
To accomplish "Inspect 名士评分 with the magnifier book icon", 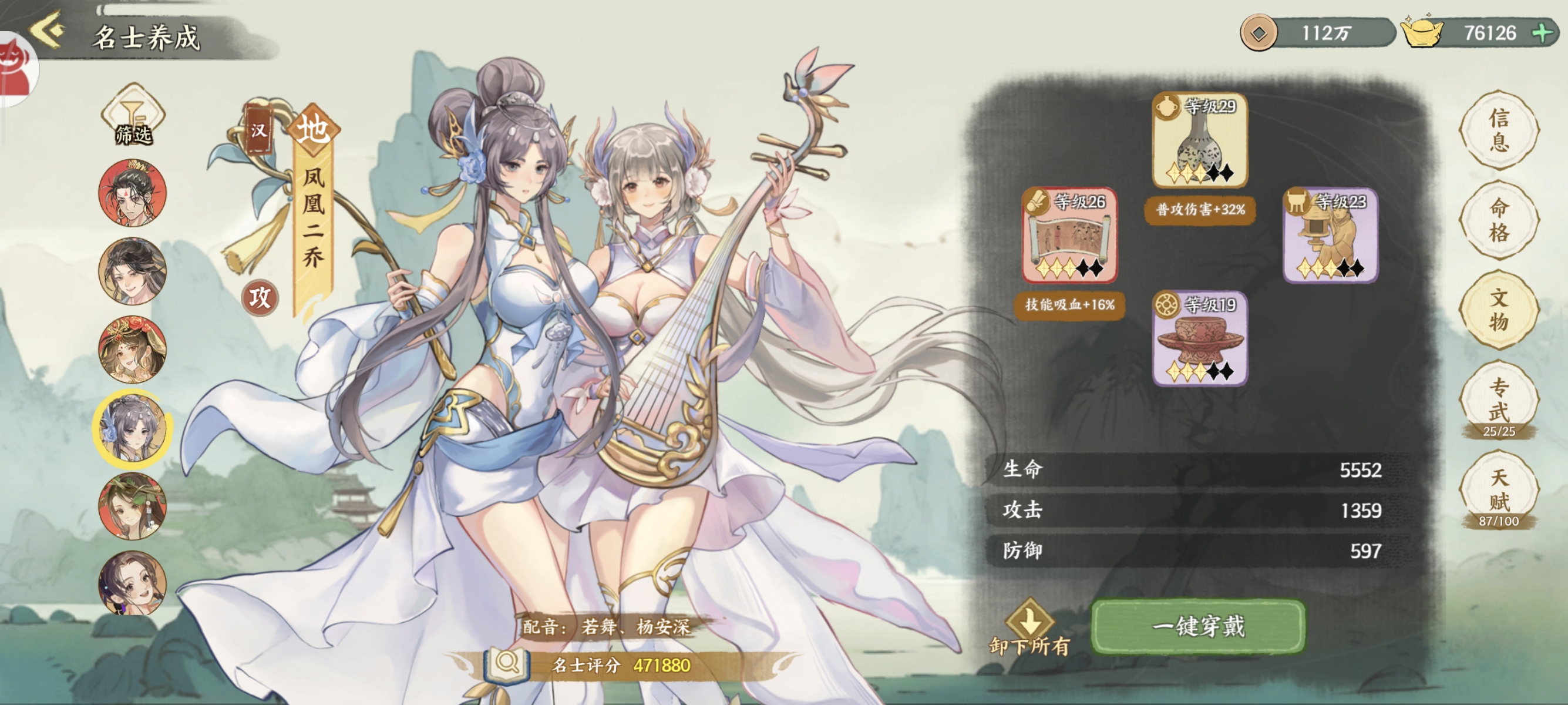I will click(507, 664).
